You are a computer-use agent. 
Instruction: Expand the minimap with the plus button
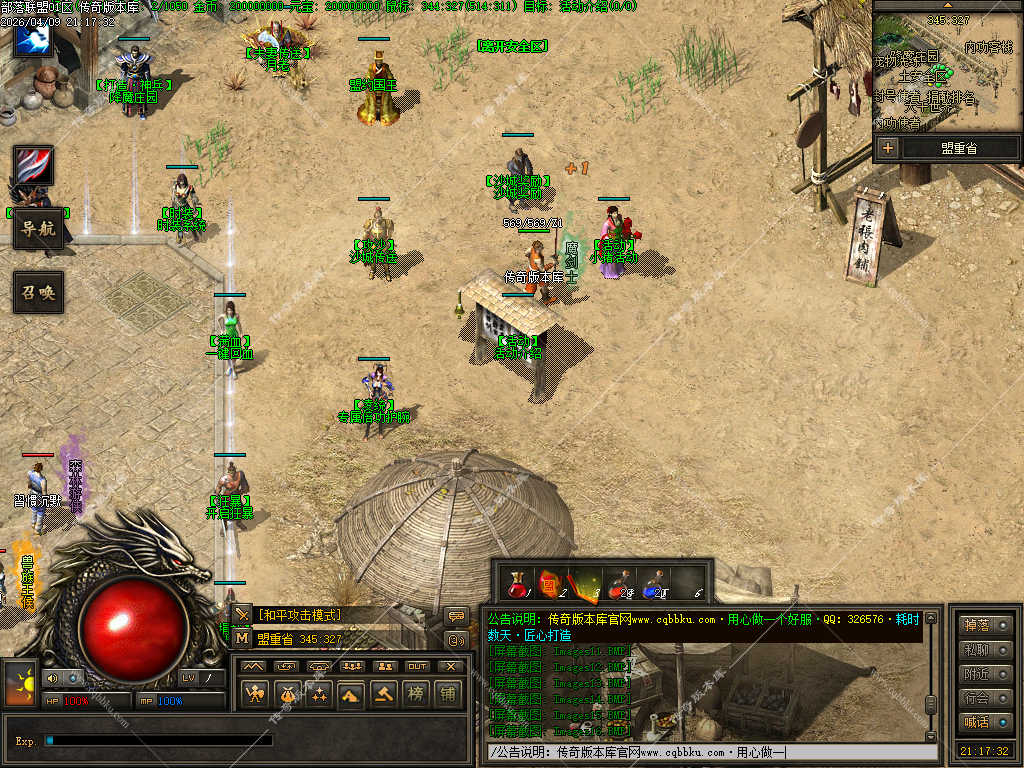pos(887,148)
